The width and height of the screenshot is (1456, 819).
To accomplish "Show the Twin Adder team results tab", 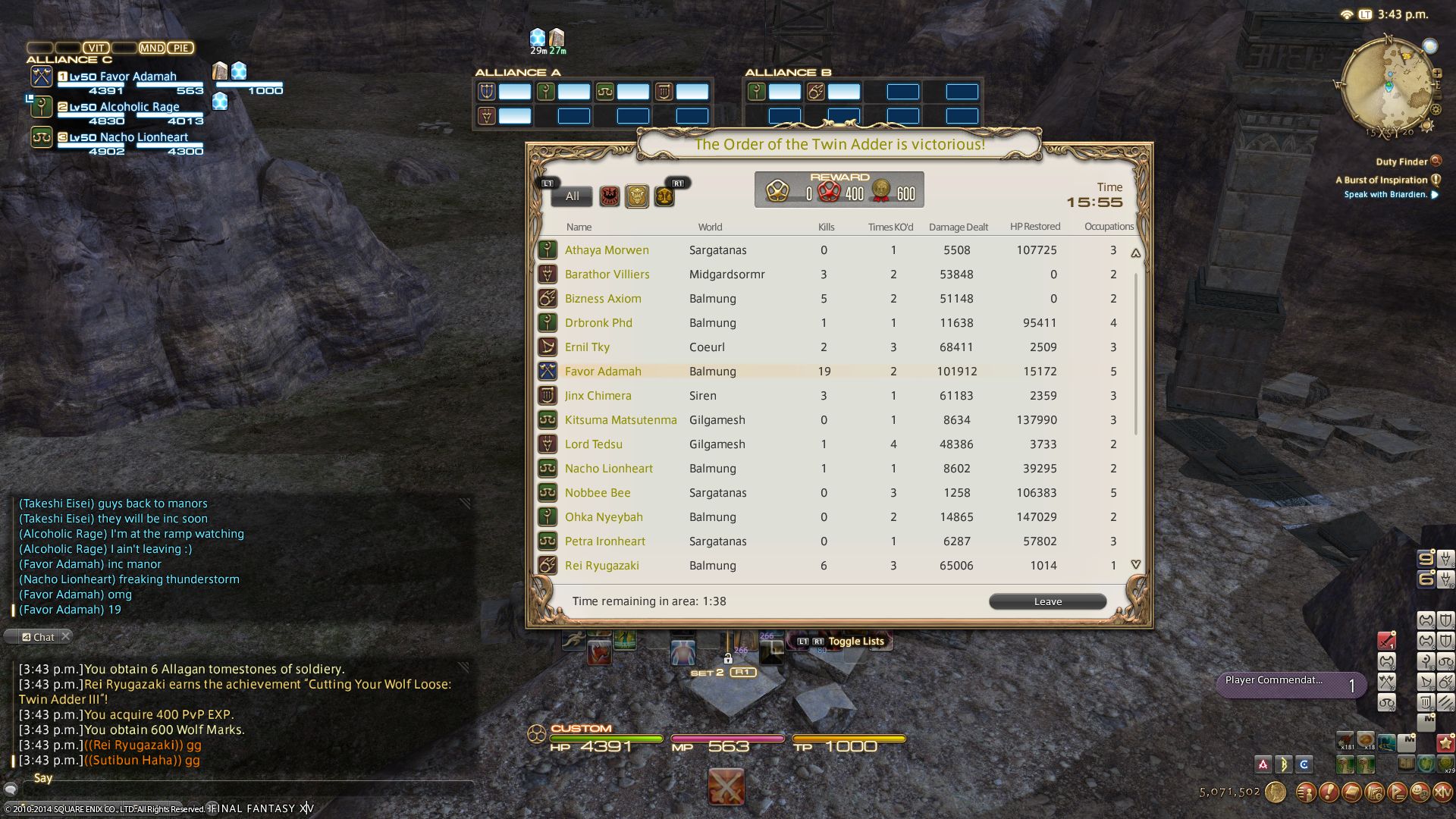I will (x=637, y=196).
